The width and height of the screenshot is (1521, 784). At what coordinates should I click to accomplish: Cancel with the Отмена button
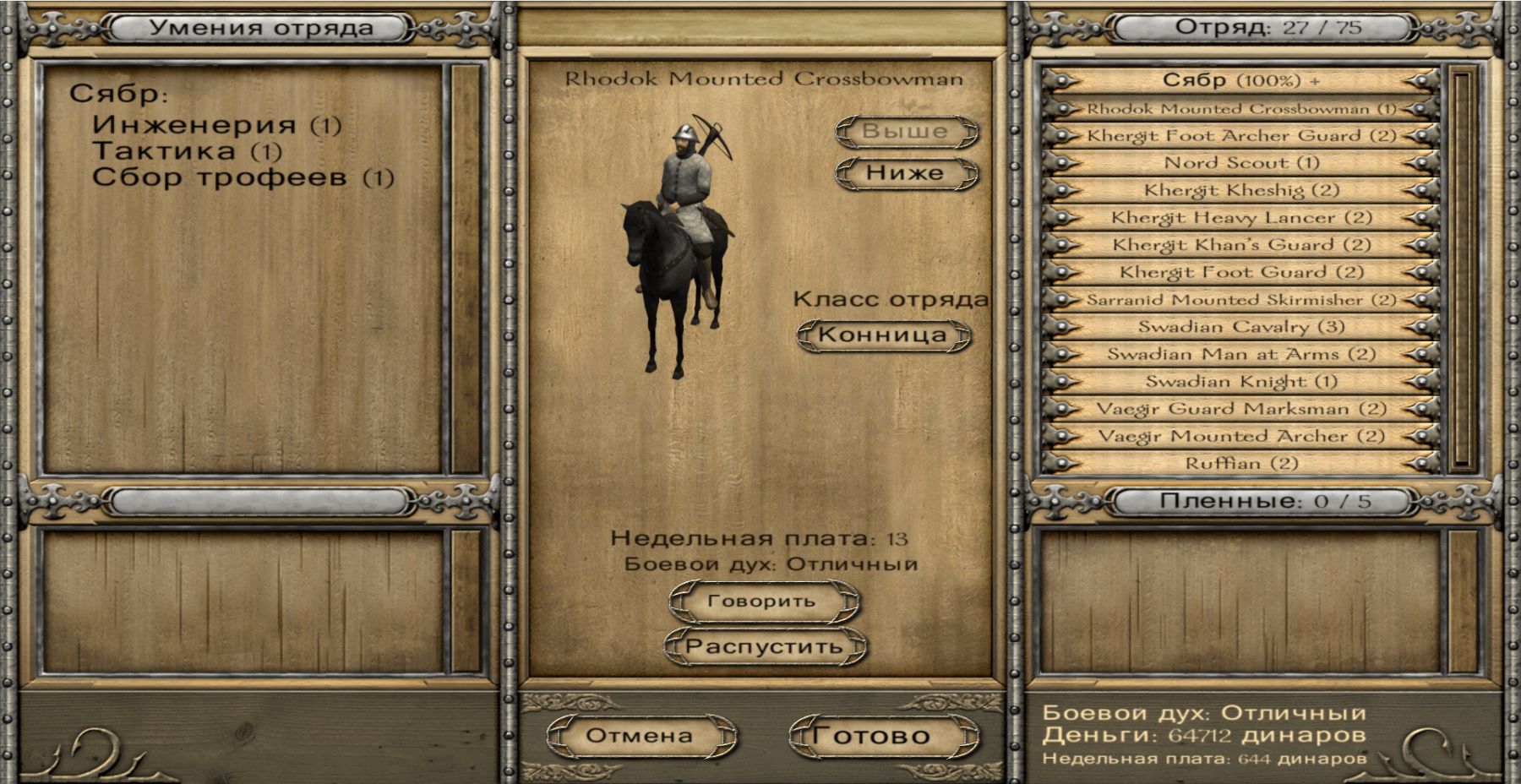pyautogui.click(x=640, y=736)
